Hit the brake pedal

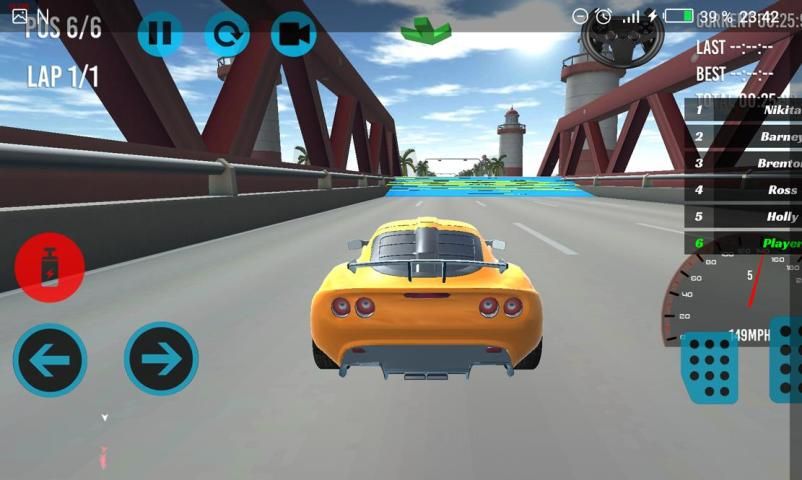[x=709, y=366]
